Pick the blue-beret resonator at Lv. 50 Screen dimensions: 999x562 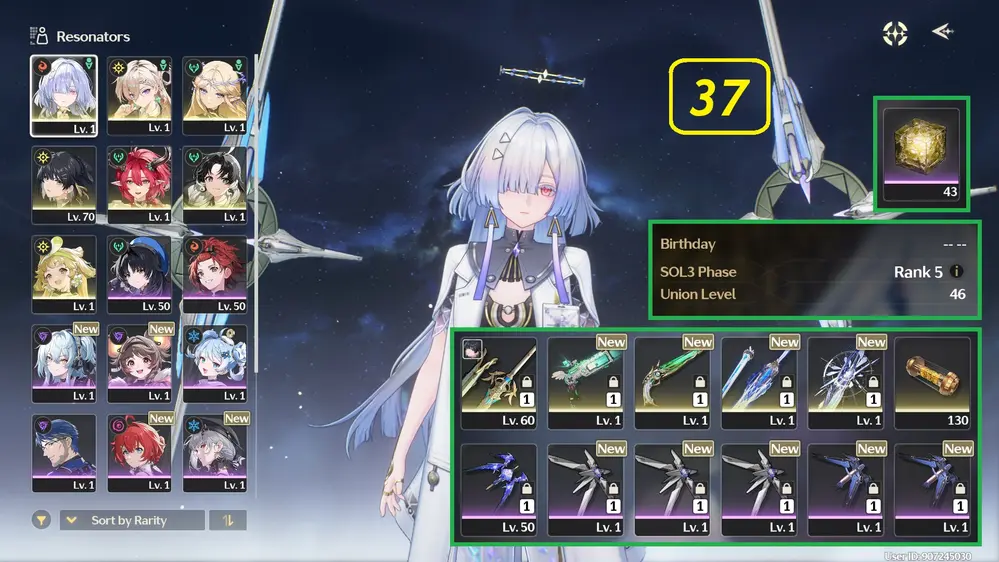[139, 274]
